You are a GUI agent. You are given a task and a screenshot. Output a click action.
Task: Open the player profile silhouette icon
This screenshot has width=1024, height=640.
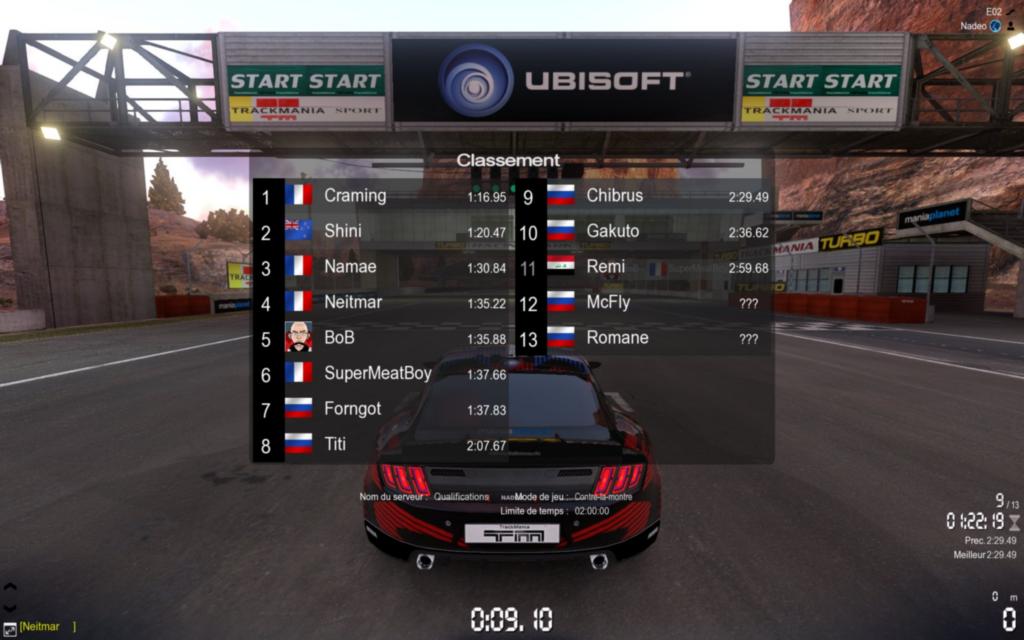(x=1011, y=26)
